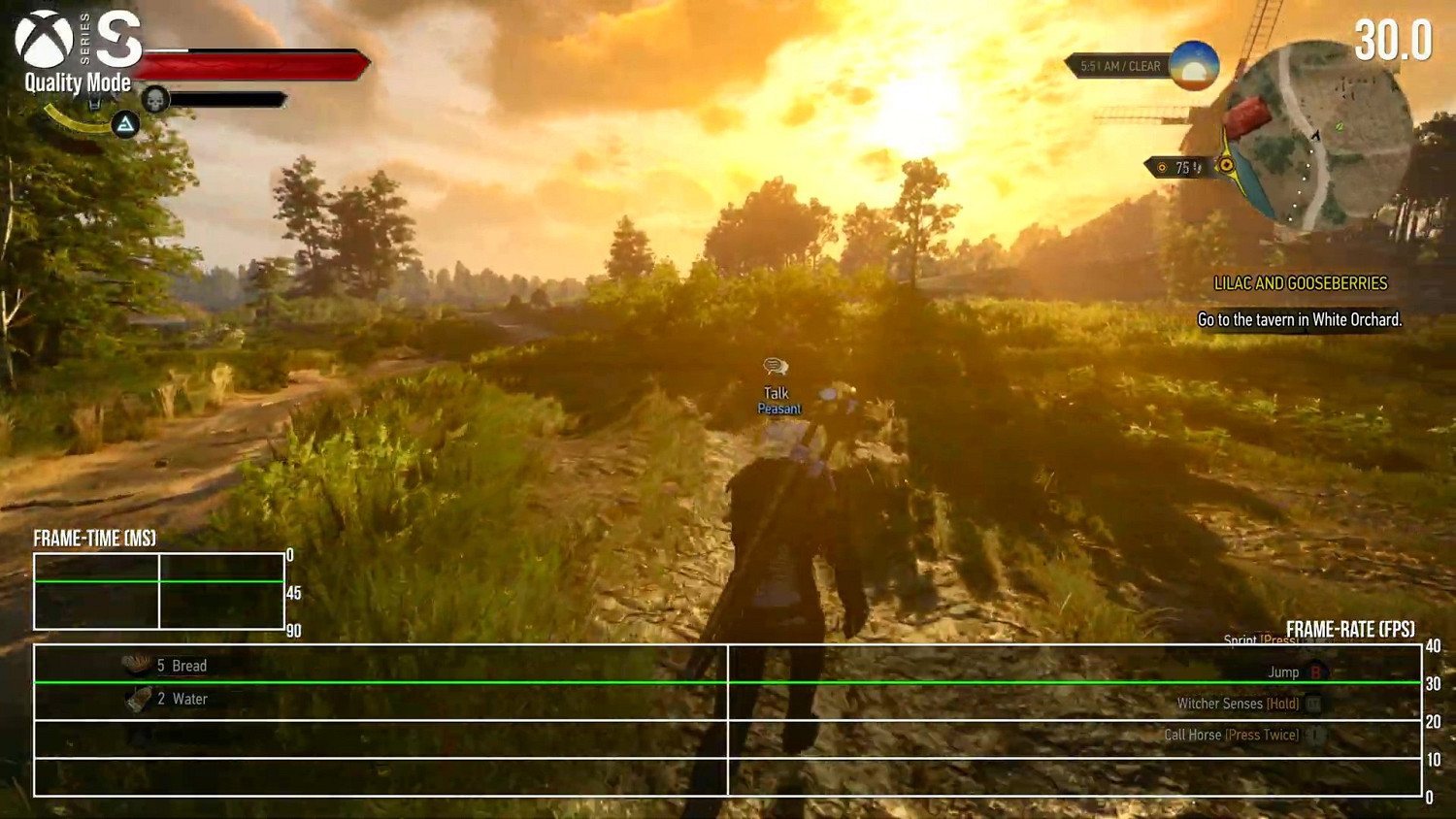Click the coin purse icon next to 75
This screenshot has width=1456, height=819.
(x=1162, y=167)
